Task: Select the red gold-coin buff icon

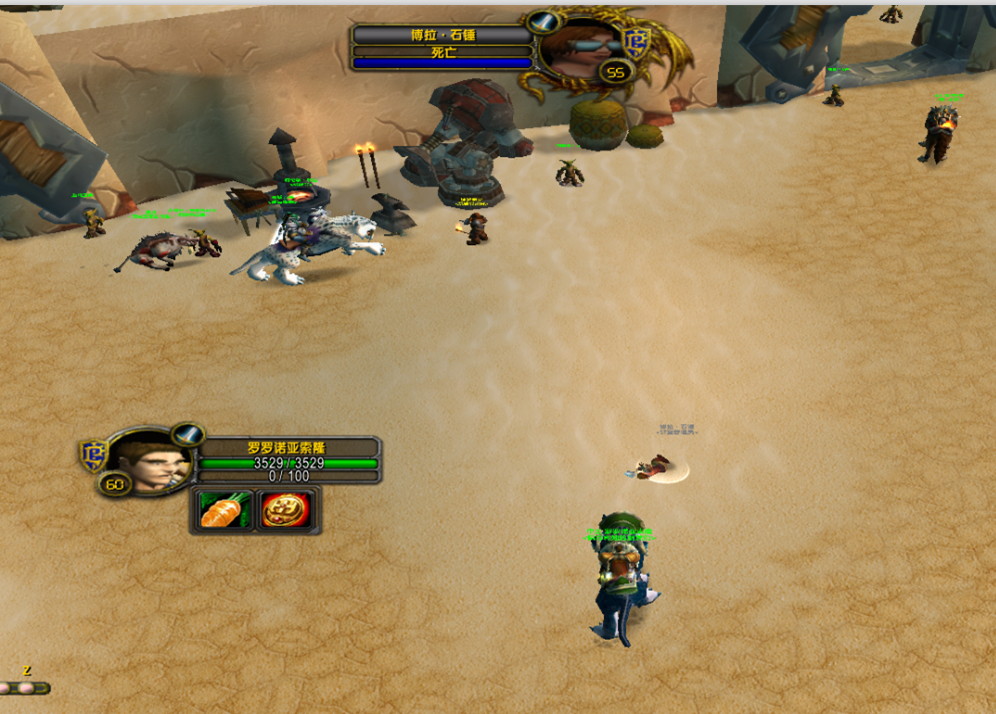Action: tap(289, 510)
